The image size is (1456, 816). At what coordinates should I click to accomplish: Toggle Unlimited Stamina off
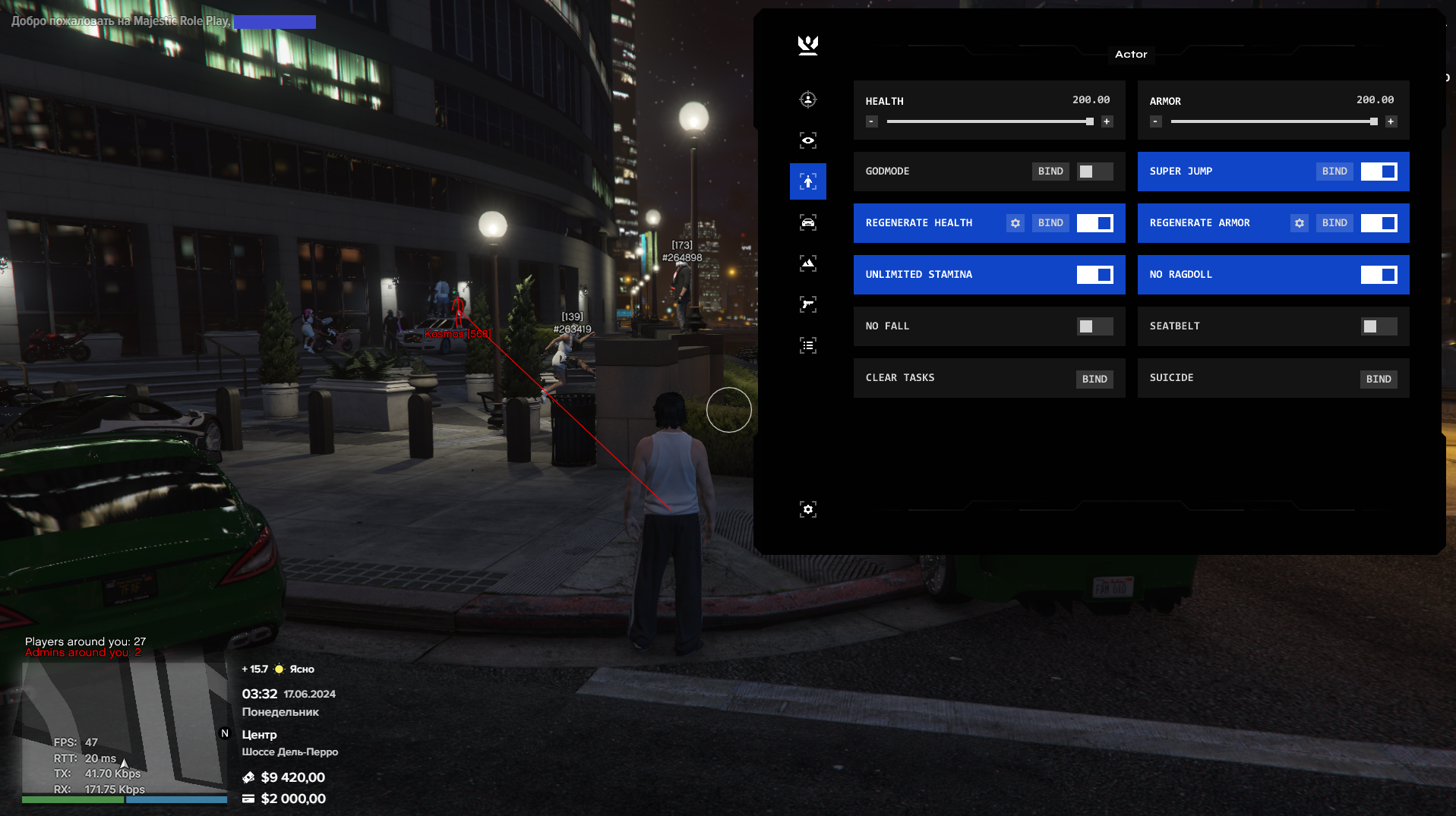pyautogui.click(x=1094, y=275)
